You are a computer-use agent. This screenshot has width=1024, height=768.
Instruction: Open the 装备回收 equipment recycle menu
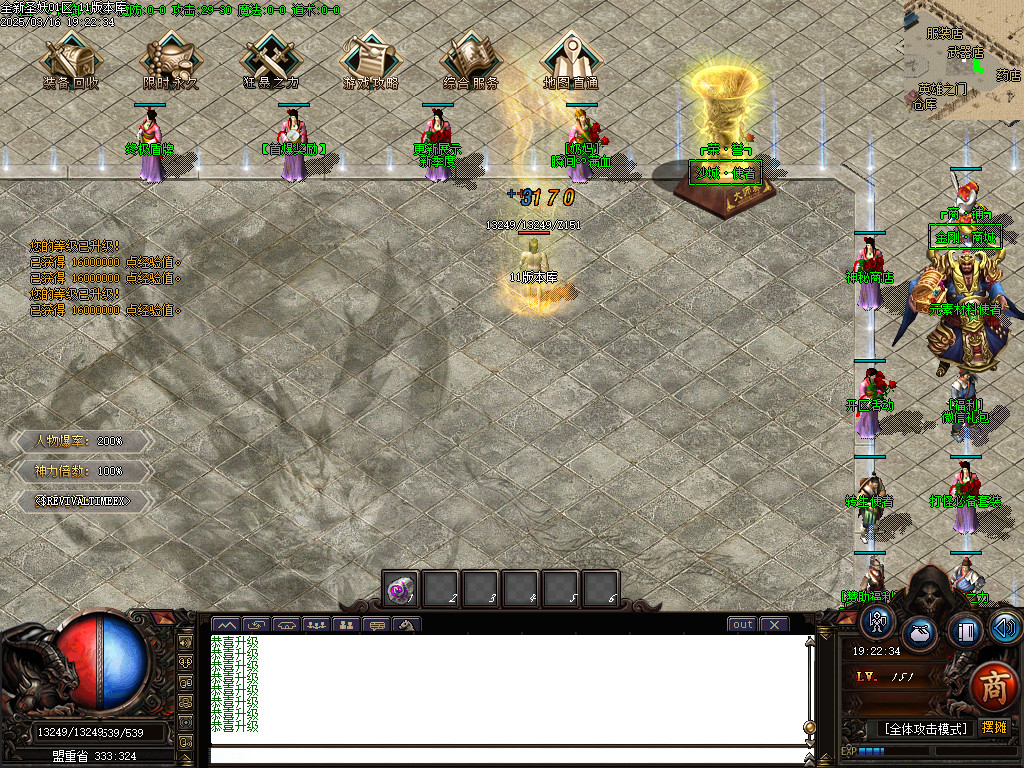70,60
